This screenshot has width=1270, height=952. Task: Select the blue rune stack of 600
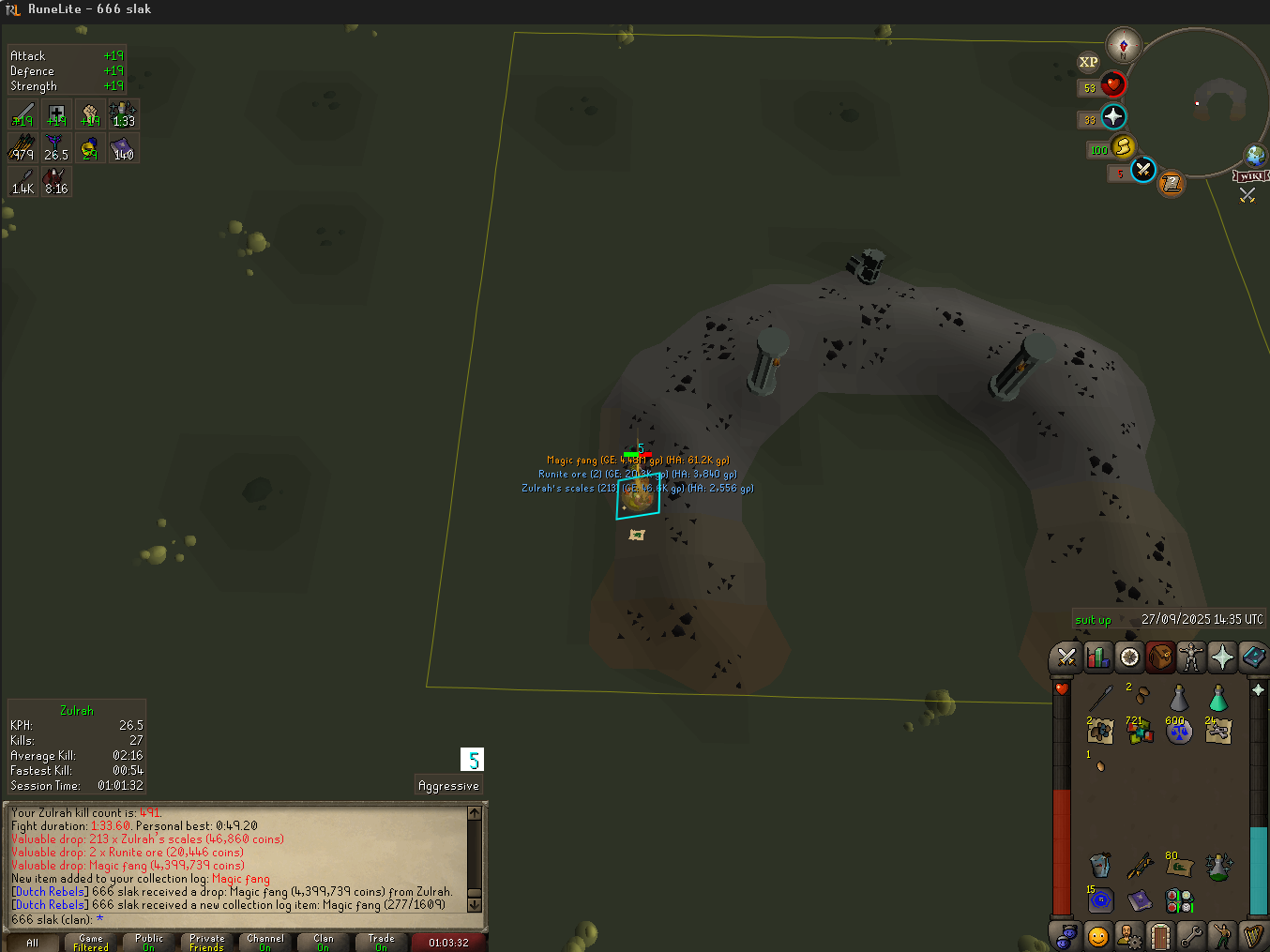(x=1178, y=731)
